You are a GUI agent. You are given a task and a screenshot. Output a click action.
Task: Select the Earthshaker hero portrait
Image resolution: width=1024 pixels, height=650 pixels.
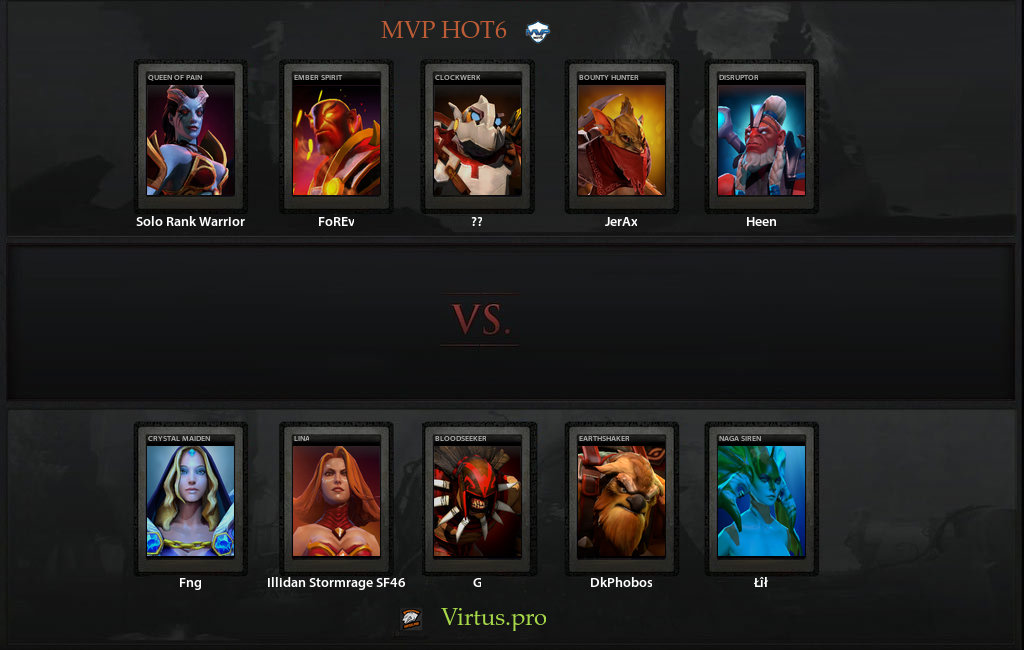[x=621, y=500]
